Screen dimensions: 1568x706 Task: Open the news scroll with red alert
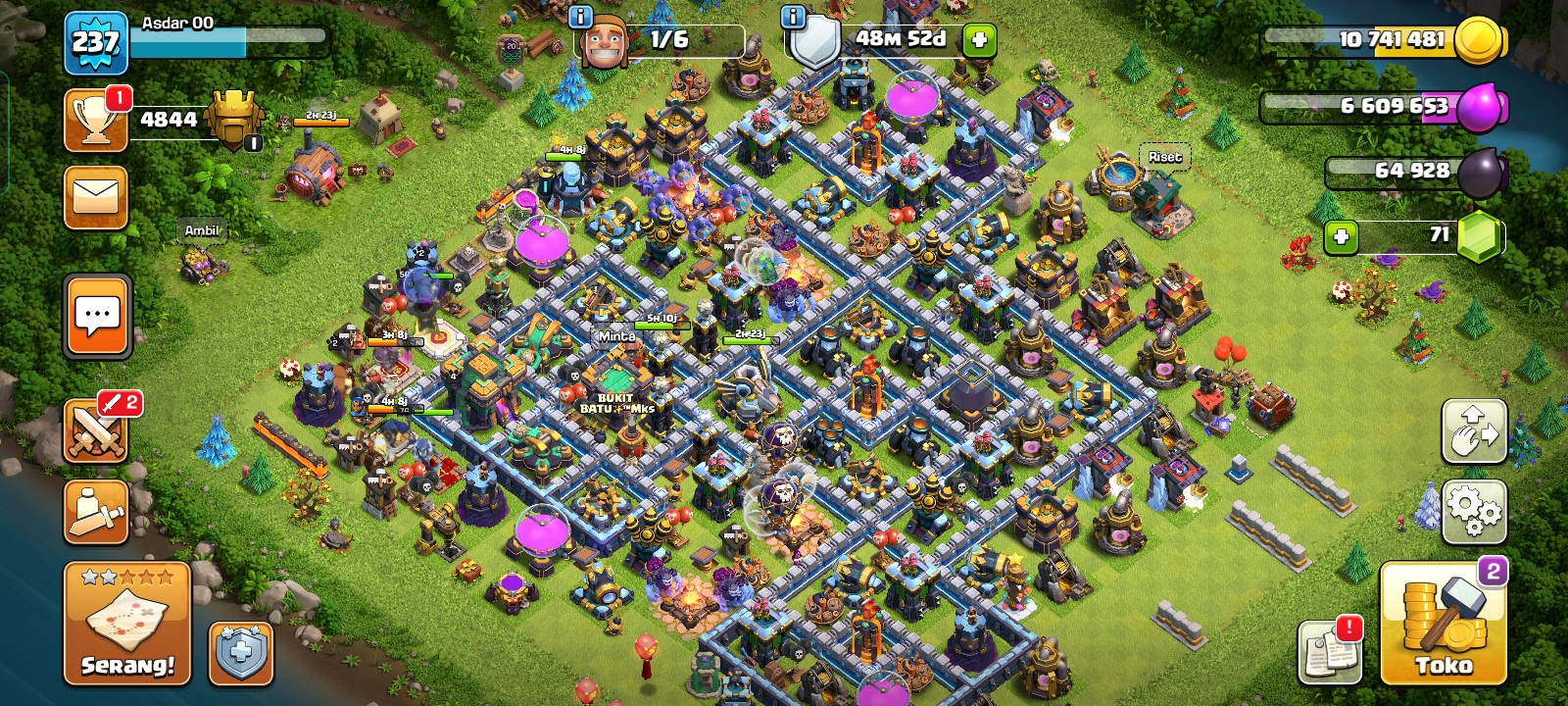tap(1330, 651)
